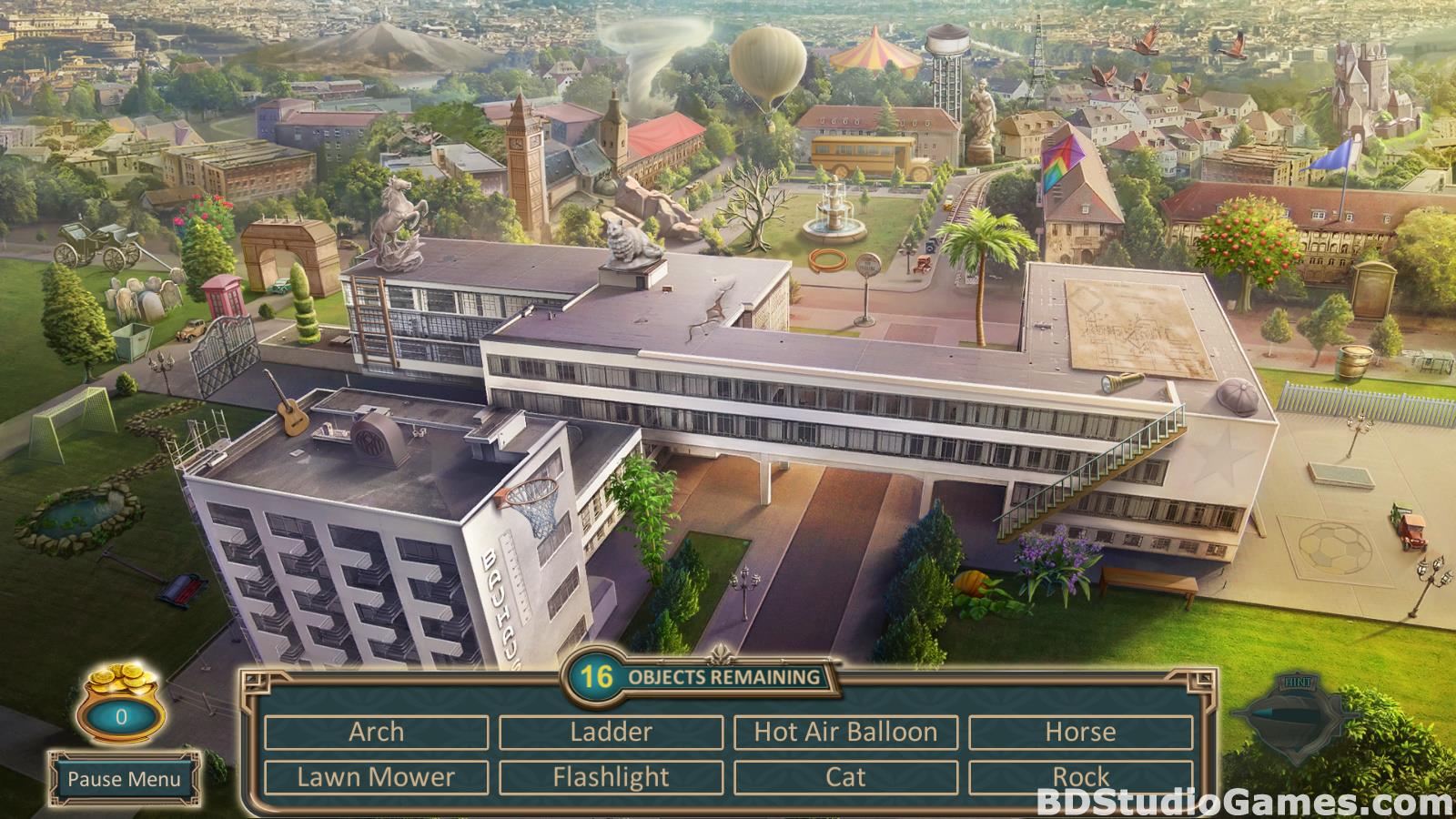Open the gold coin pot
The image size is (1456, 819).
click(x=121, y=701)
